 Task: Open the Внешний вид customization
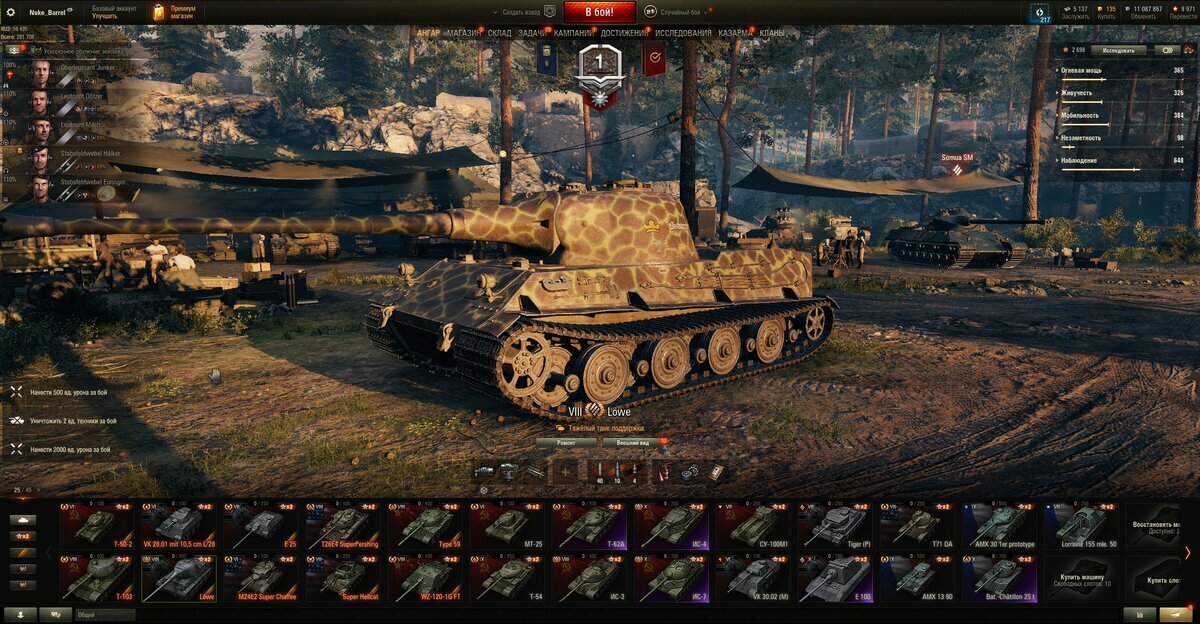click(633, 441)
